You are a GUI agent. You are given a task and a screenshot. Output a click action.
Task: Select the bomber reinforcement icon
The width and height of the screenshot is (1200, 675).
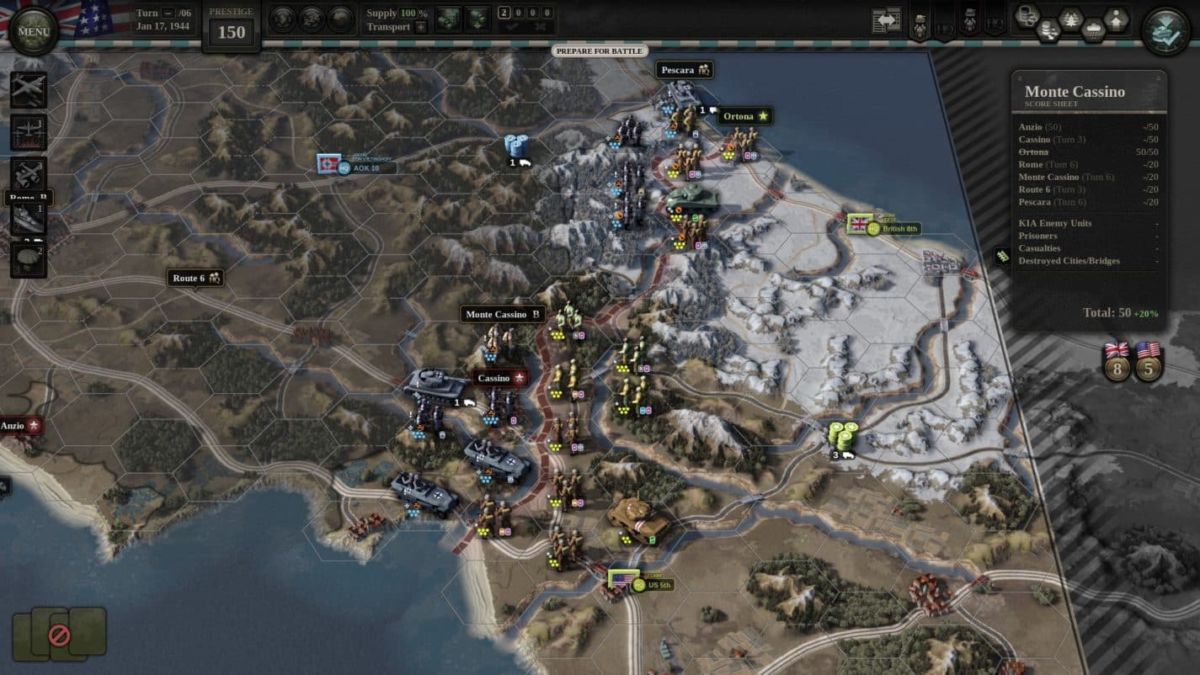point(28,132)
